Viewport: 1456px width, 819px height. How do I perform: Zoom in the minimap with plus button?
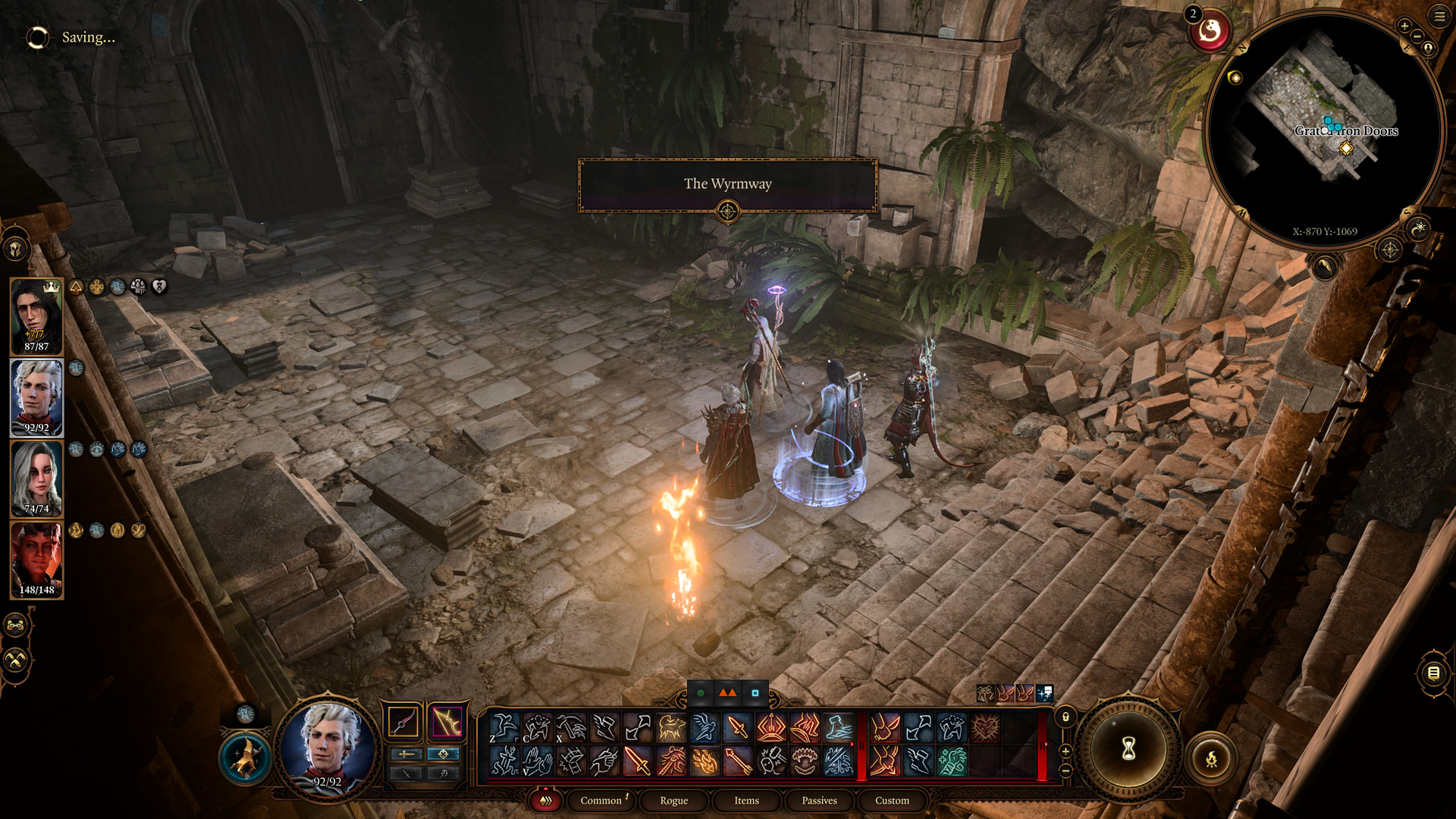(1404, 26)
